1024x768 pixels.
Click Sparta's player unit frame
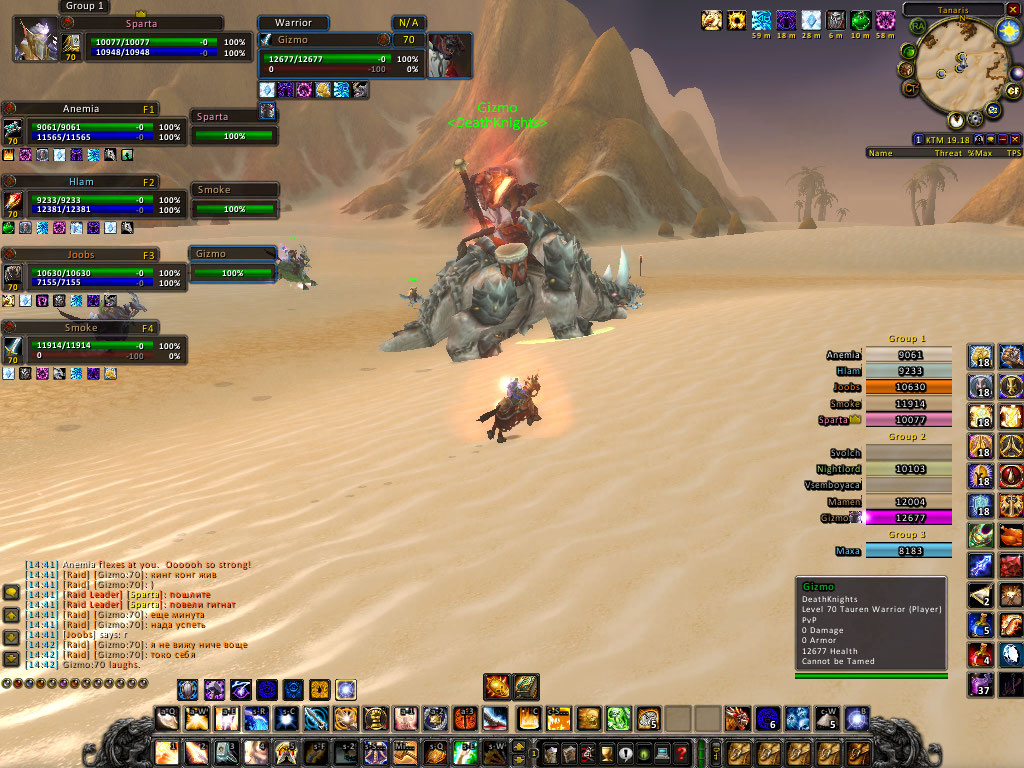click(x=140, y=41)
